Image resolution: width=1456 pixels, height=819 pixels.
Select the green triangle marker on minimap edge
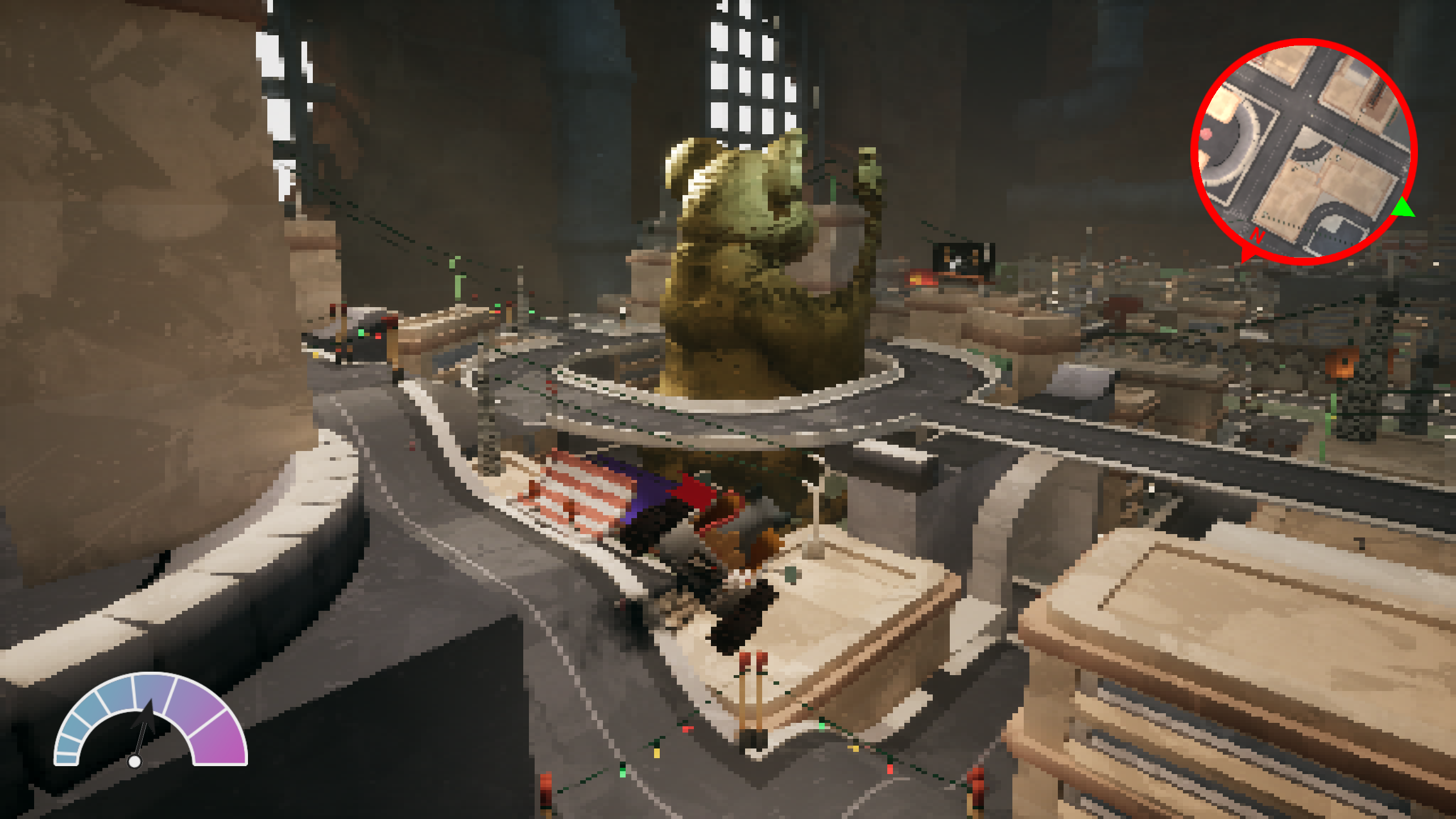point(1403,208)
